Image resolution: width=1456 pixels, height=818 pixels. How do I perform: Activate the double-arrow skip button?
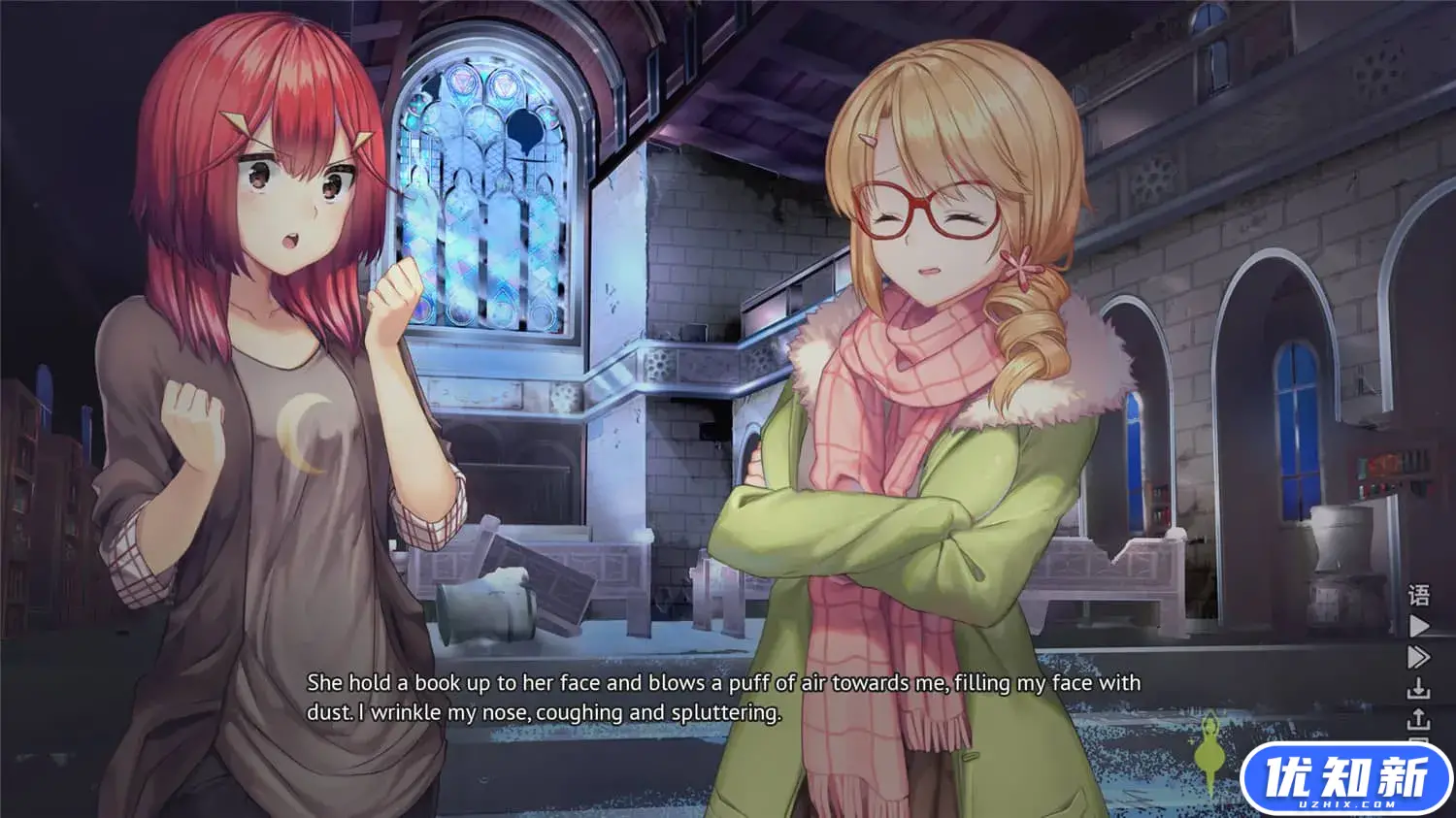pos(1418,657)
